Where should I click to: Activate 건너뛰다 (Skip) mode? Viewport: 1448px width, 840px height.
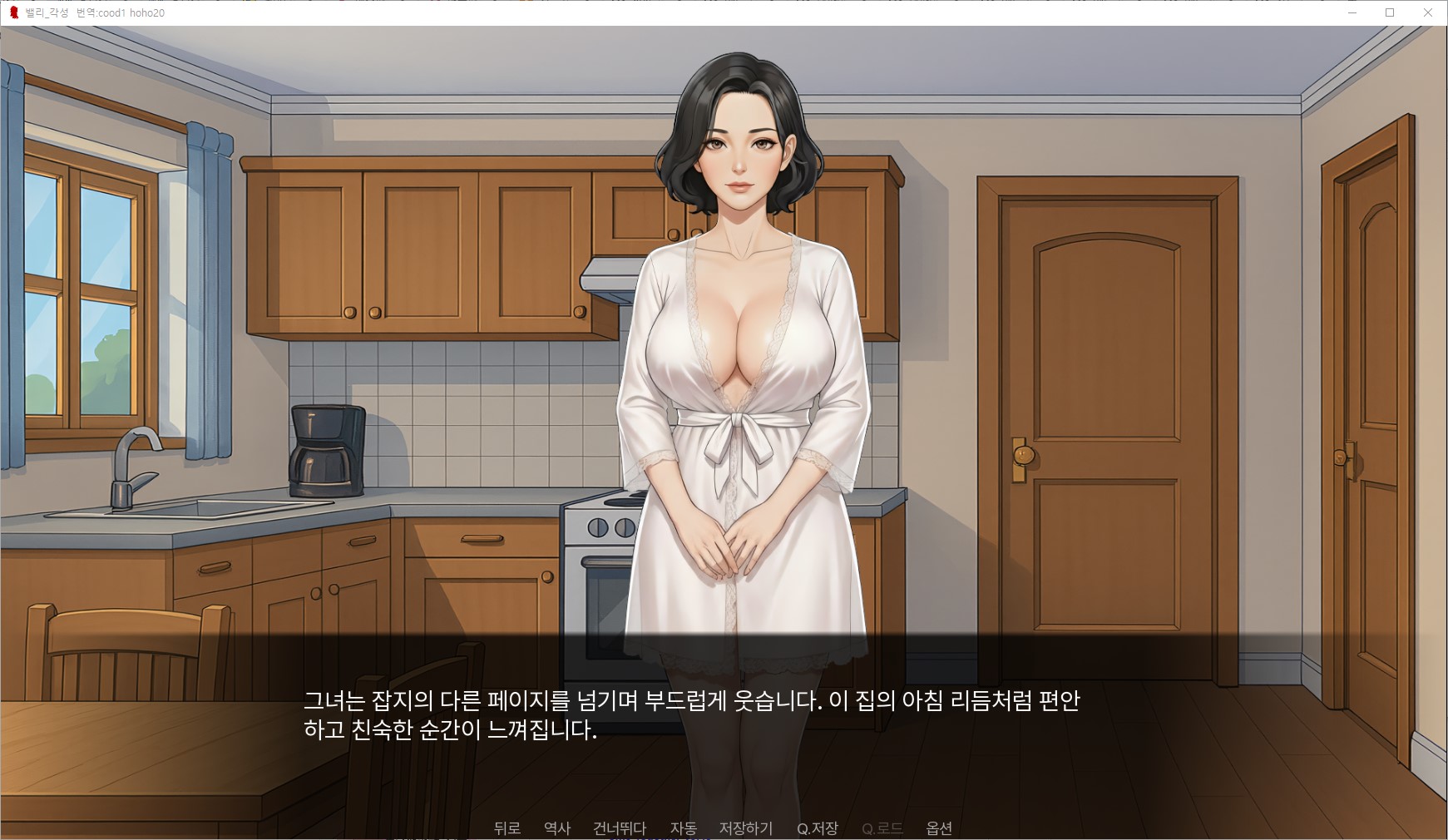pos(619,828)
